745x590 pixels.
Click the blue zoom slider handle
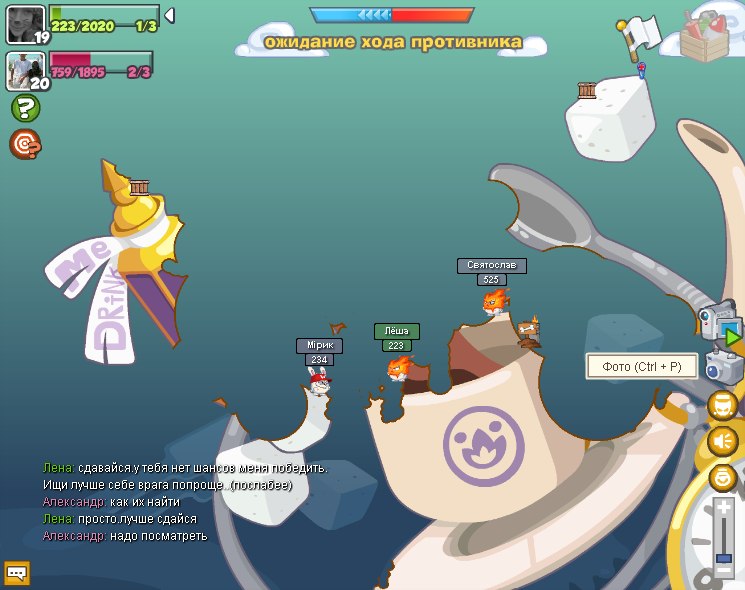click(x=724, y=557)
